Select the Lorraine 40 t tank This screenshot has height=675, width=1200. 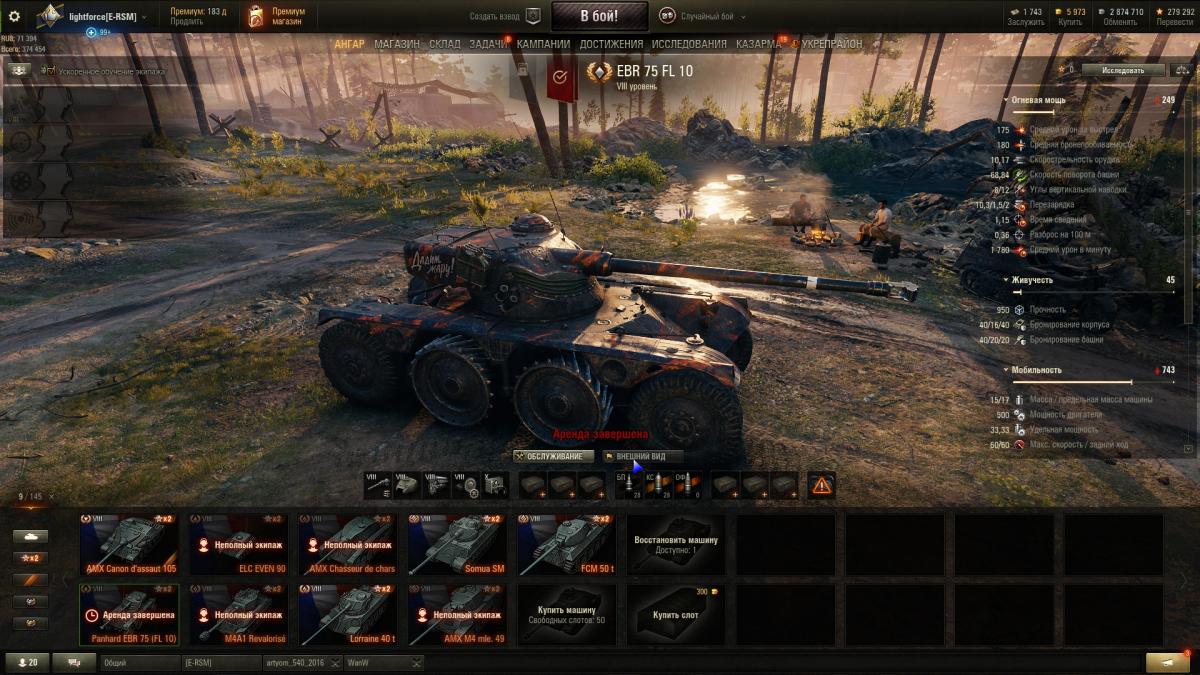[348, 615]
